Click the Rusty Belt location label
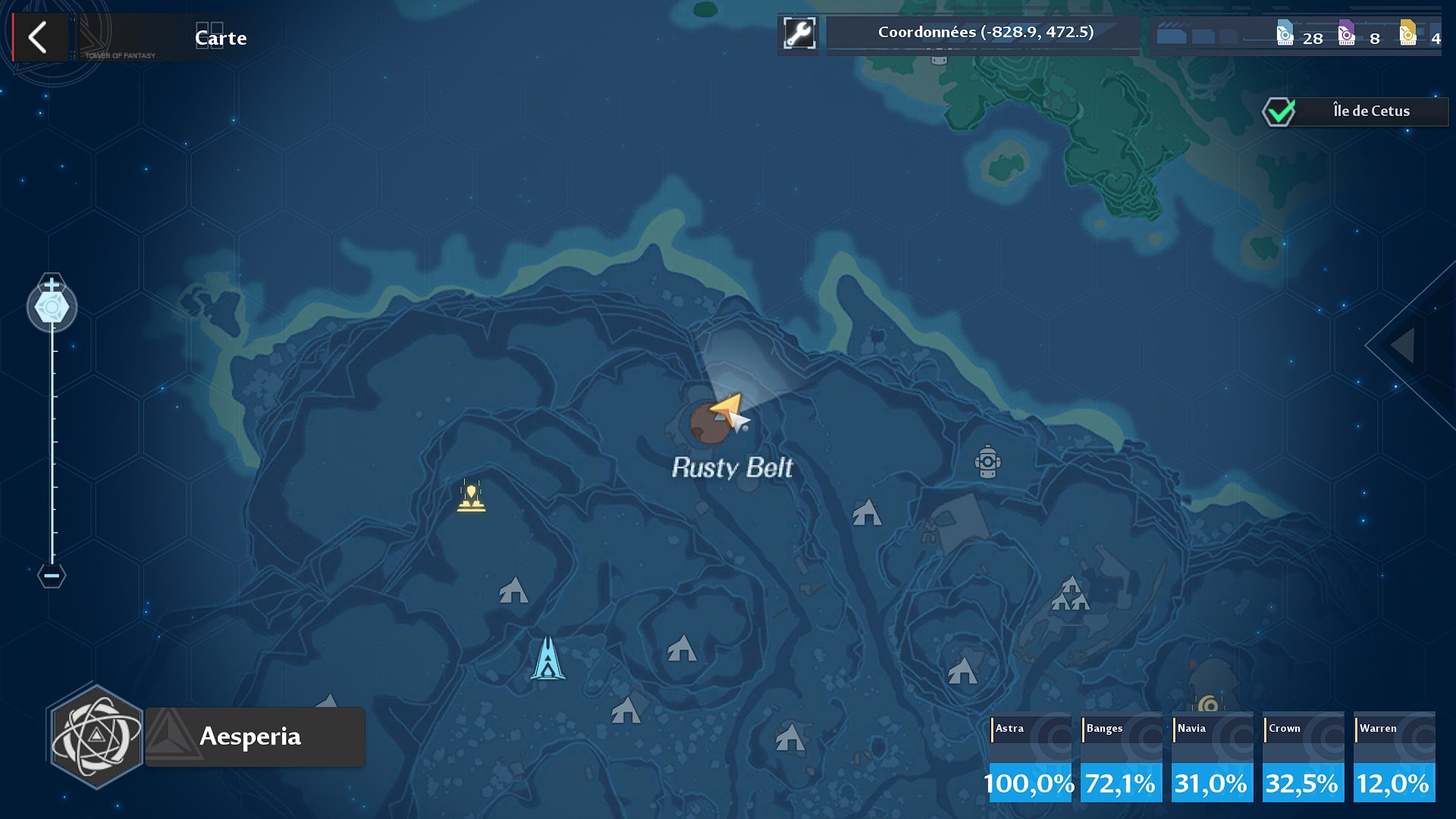This screenshot has height=819, width=1456. coord(731,469)
